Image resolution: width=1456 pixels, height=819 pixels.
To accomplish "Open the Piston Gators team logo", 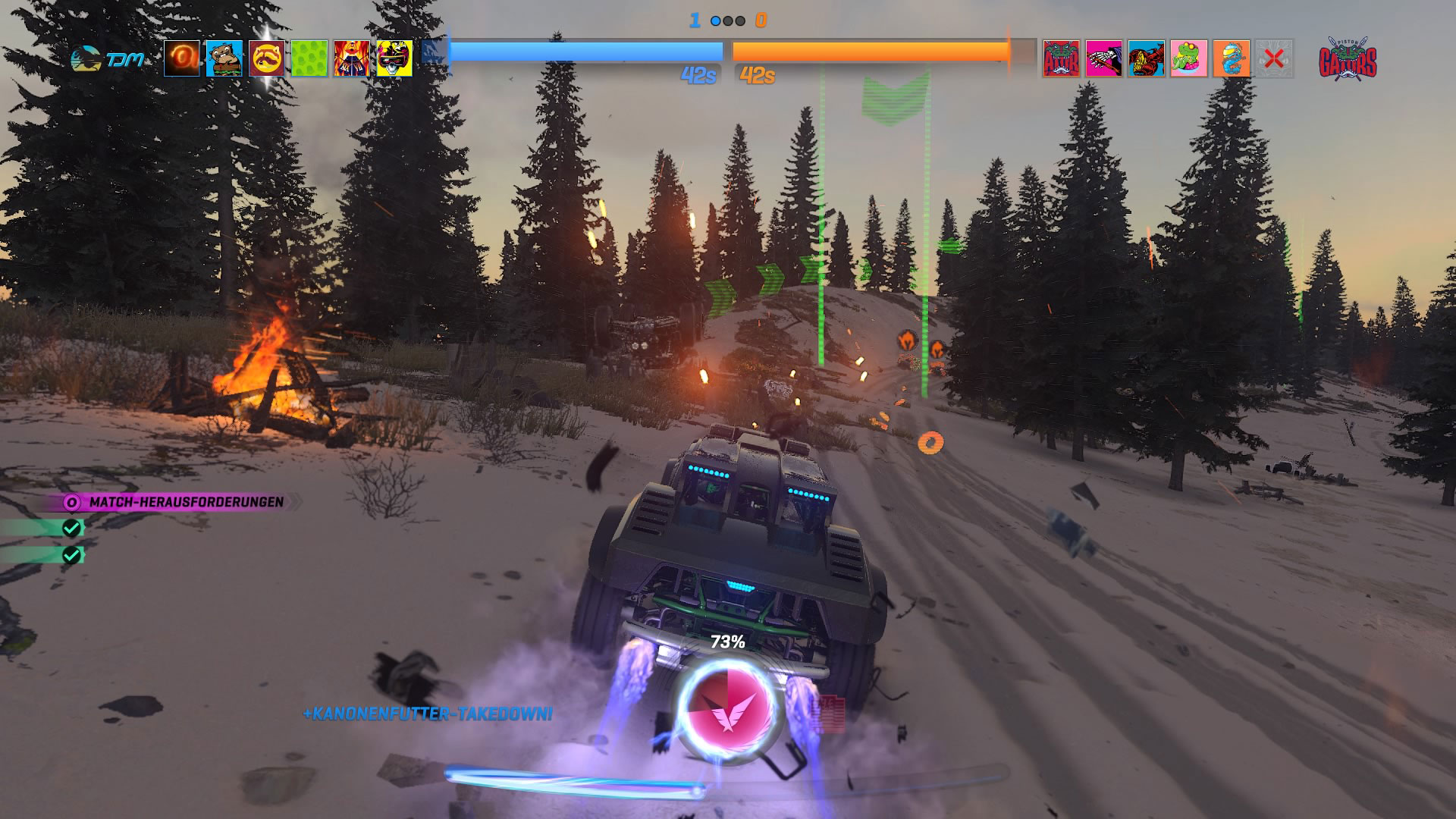I will click(x=1348, y=59).
